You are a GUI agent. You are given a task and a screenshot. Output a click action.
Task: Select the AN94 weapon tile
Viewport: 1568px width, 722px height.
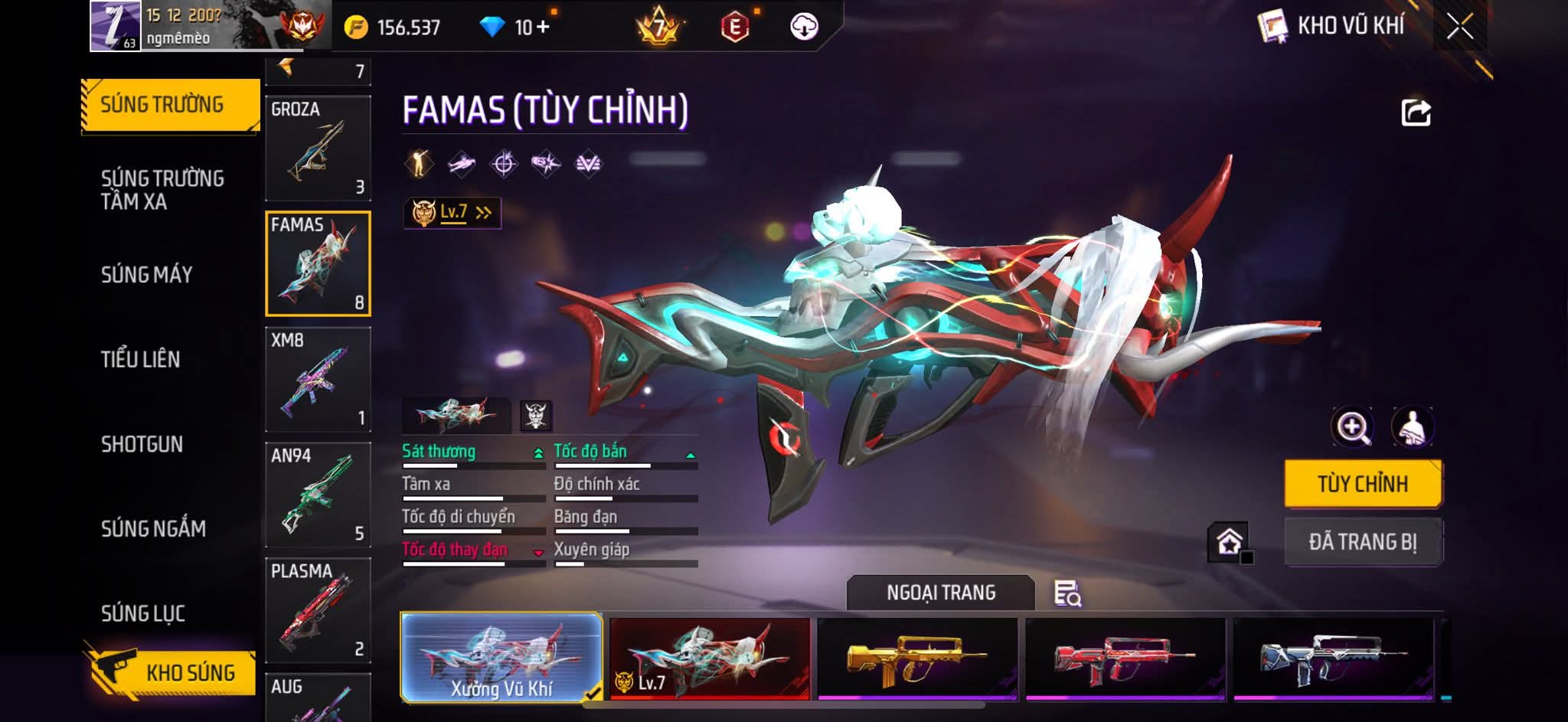point(318,495)
